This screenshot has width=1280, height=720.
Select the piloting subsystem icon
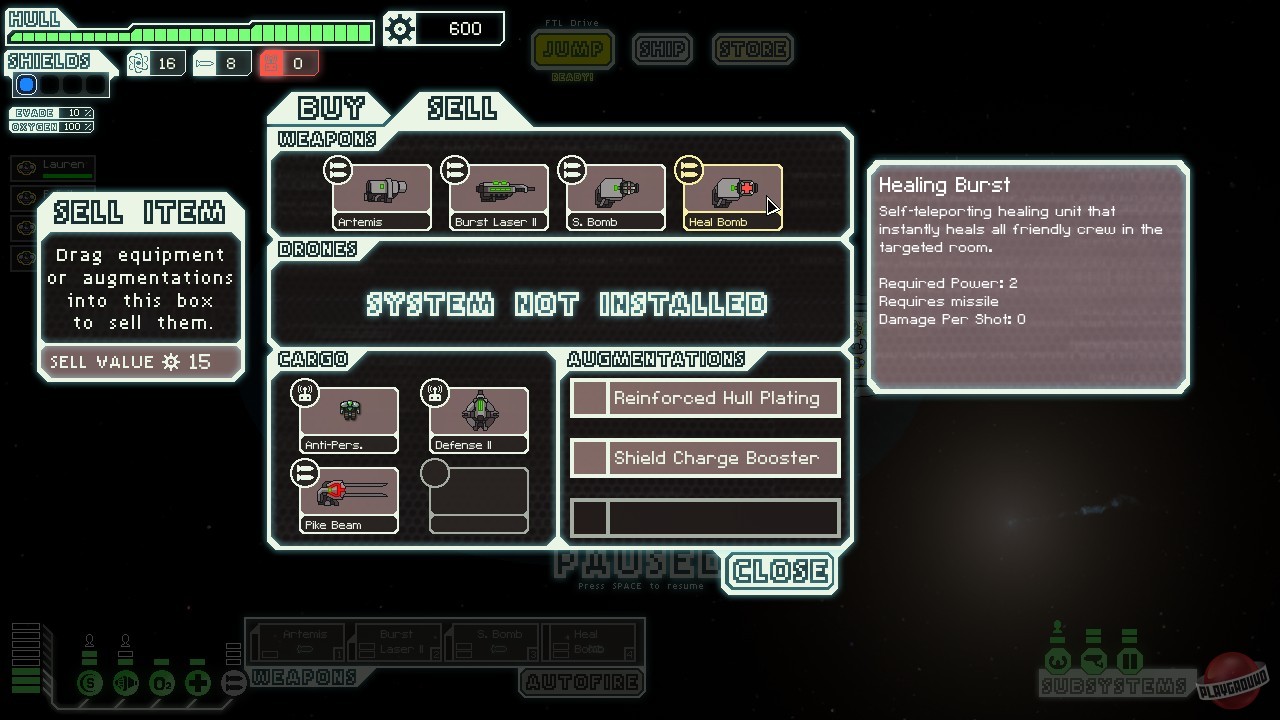coord(1058,661)
